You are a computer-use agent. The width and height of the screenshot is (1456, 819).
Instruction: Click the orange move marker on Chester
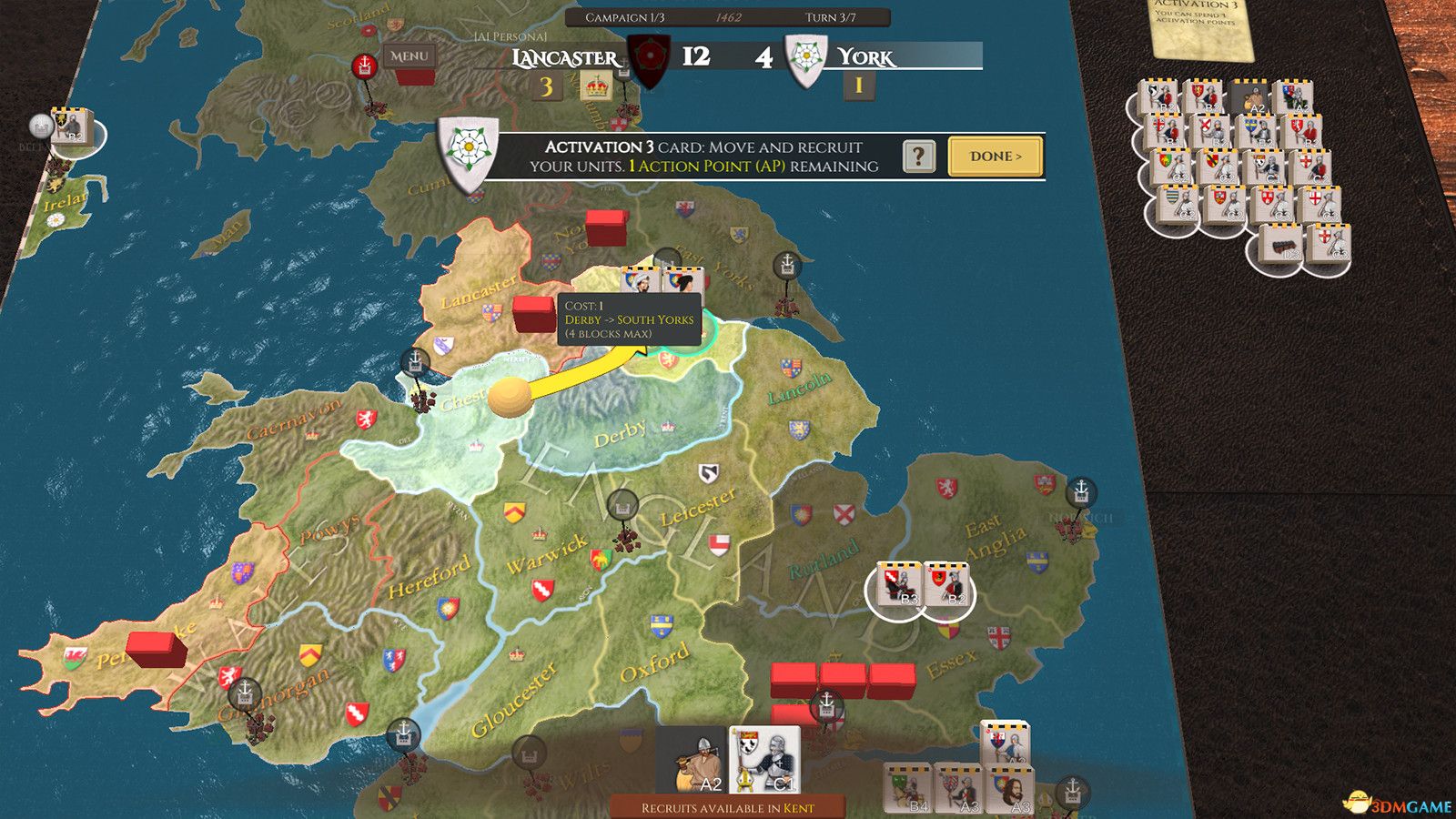point(509,398)
